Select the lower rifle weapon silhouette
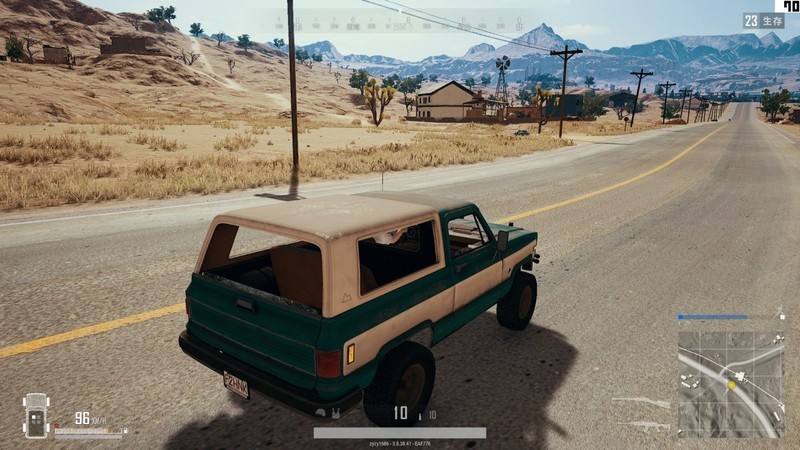The image size is (800, 450). pyautogui.click(x=641, y=425)
